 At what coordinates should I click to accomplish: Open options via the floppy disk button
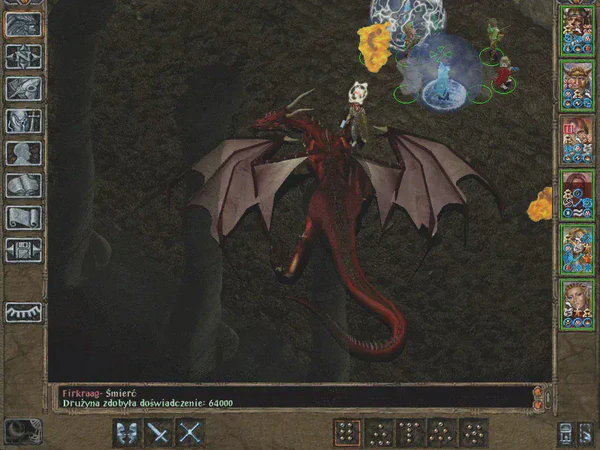point(21,248)
